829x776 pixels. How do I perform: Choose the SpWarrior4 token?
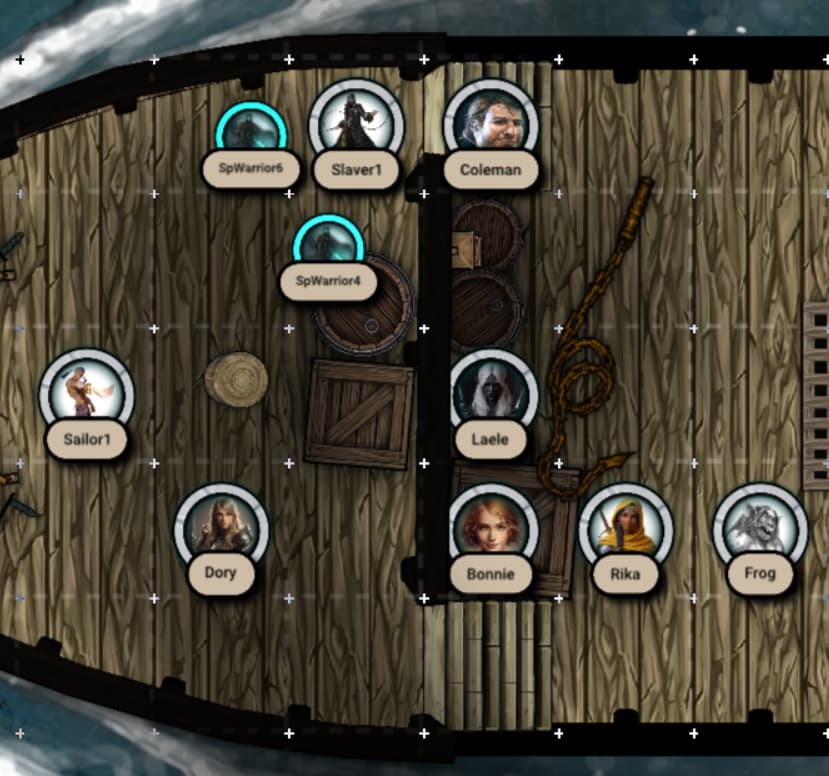[328, 245]
